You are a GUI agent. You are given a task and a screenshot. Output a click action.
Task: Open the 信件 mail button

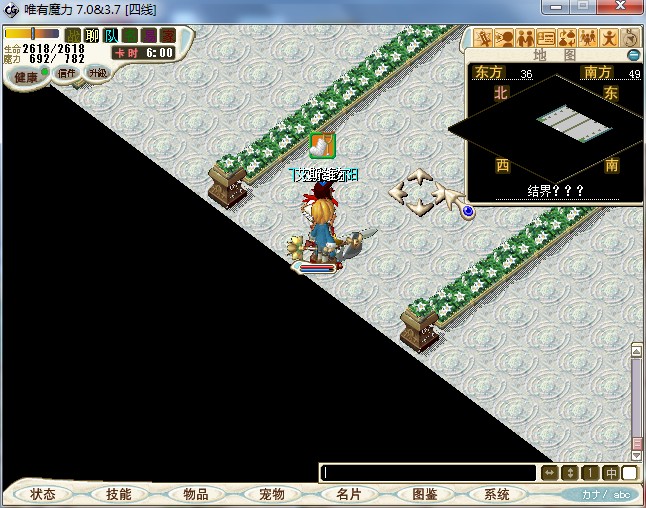tap(67, 73)
